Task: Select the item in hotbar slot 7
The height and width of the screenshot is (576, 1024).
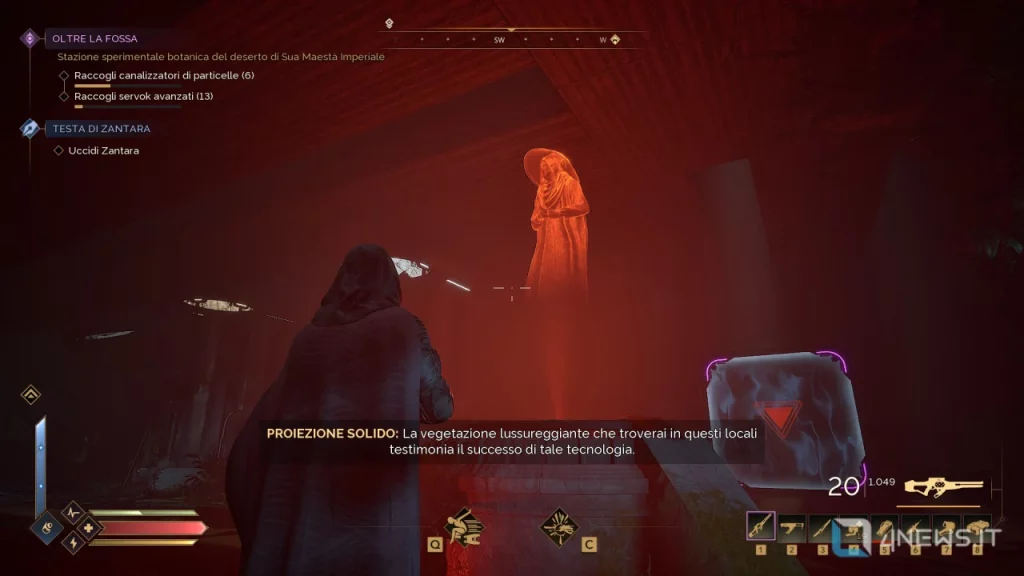Action: click(x=946, y=526)
